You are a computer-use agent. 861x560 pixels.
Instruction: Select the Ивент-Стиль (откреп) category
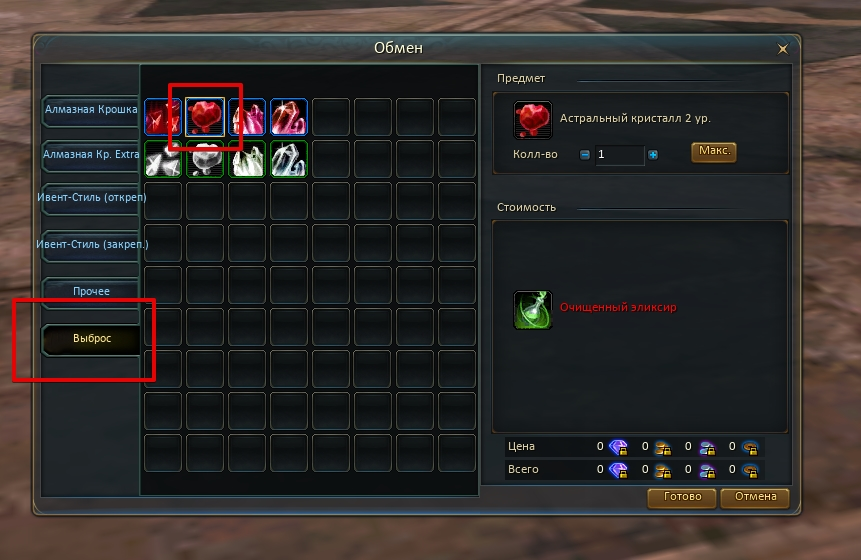(x=90, y=198)
